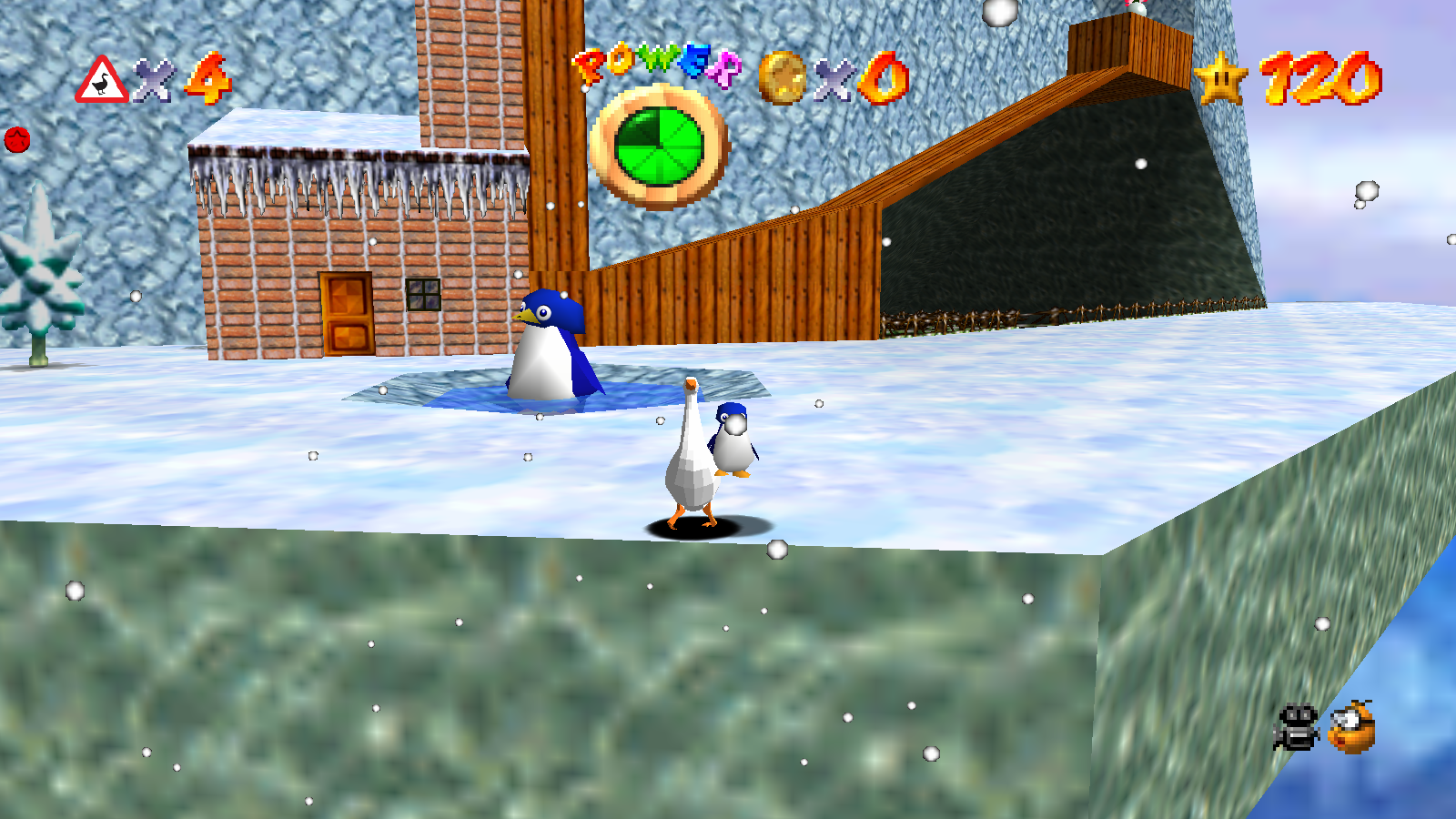This screenshot has width=1456, height=819.
Task: Toggle the green power meter wheel
Action: 660,146
